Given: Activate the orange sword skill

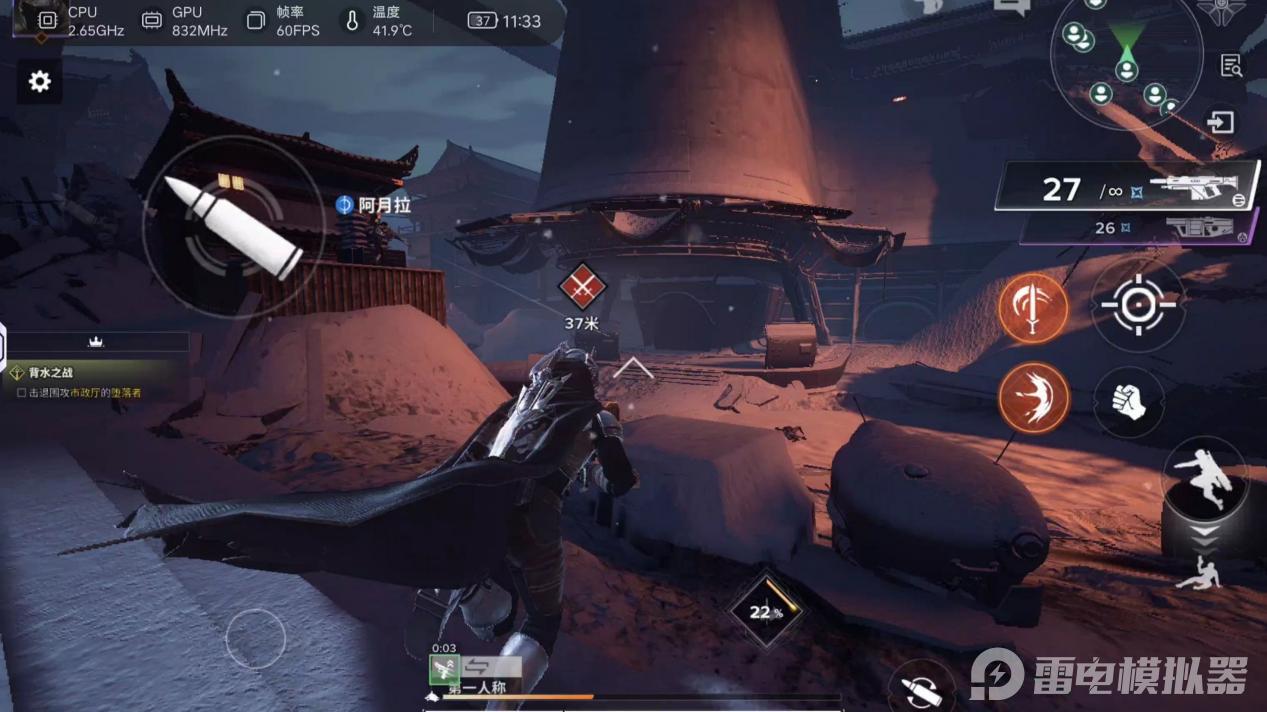Looking at the screenshot, I should coord(1033,308).
